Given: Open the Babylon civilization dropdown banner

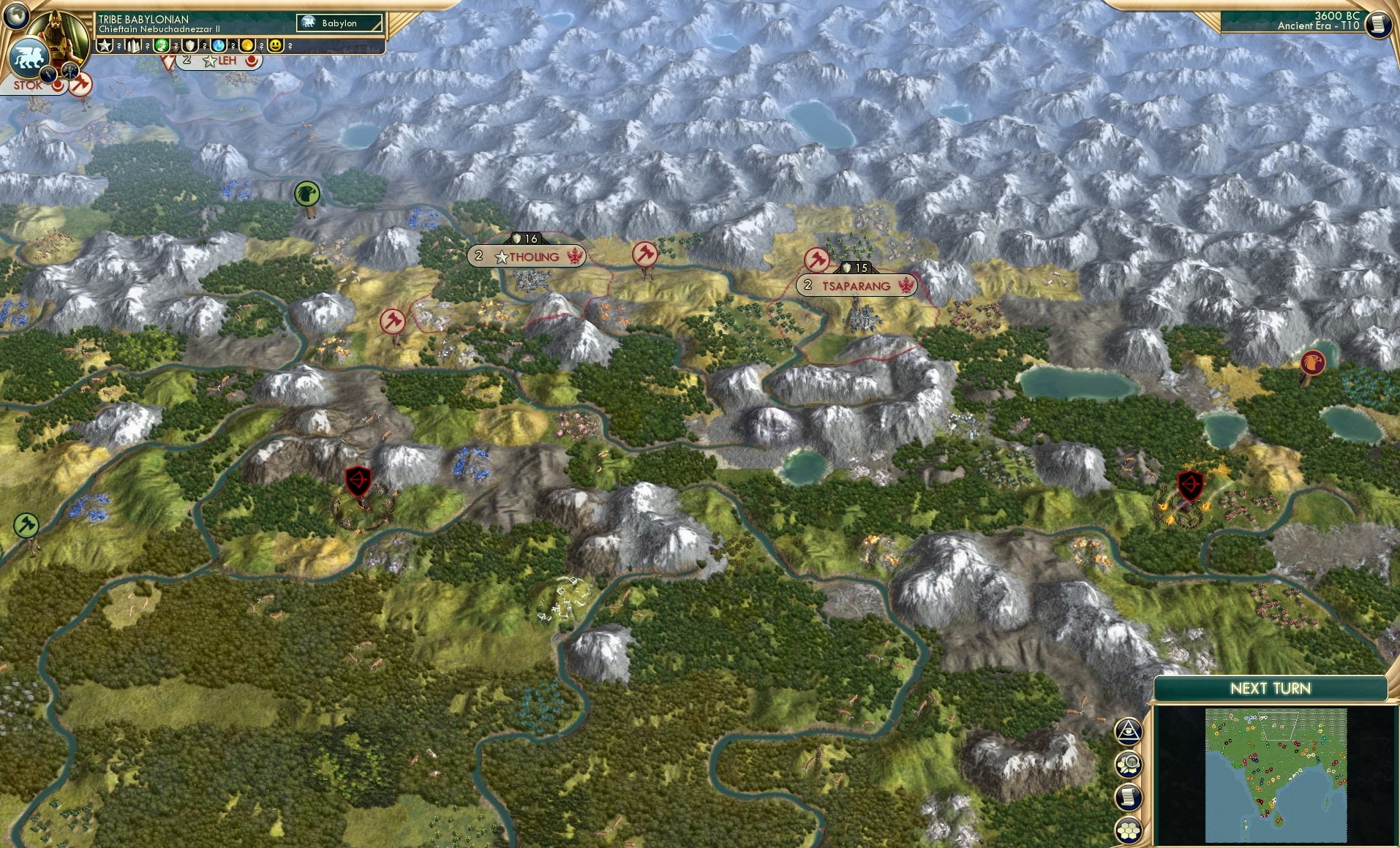Looking at the screenshot, I should coord(339,23).
